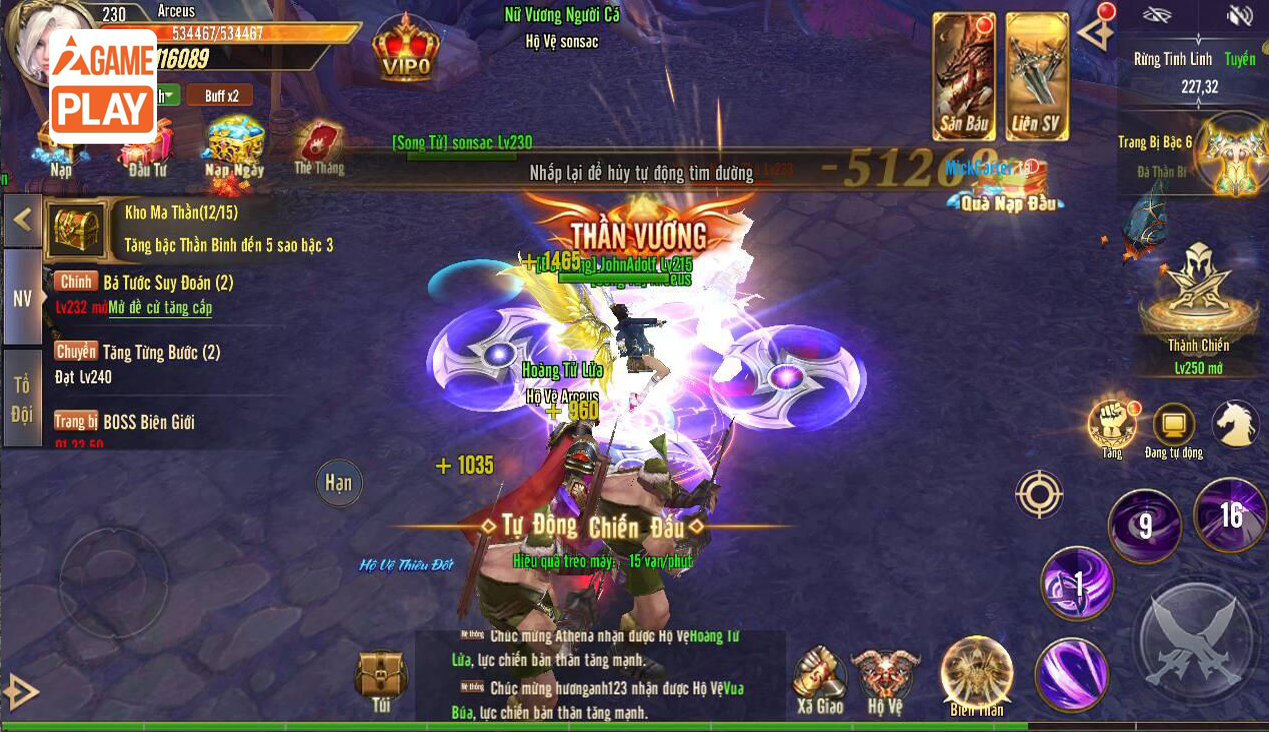This screenshot has height=732, width=1269.
Task: Open the Thánh Chiến helmet event
Action: point(1198,295)
